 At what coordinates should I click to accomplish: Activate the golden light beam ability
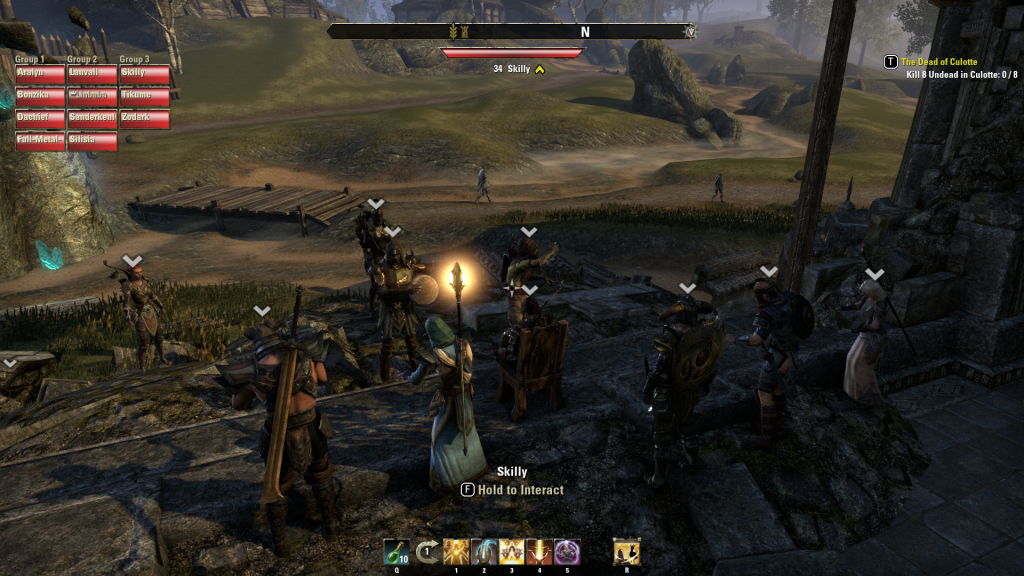(x=539, y=551)
